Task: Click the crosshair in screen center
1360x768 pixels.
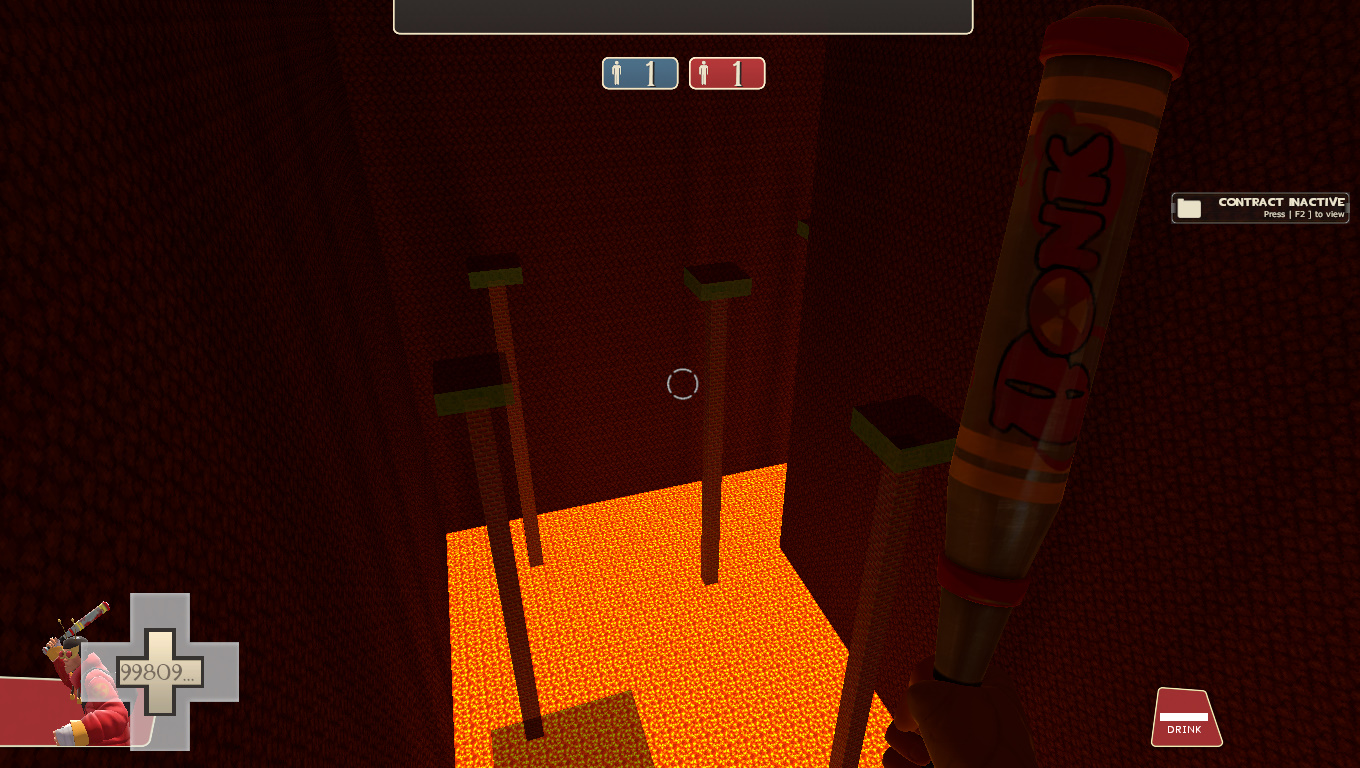Action: (683, 383)
